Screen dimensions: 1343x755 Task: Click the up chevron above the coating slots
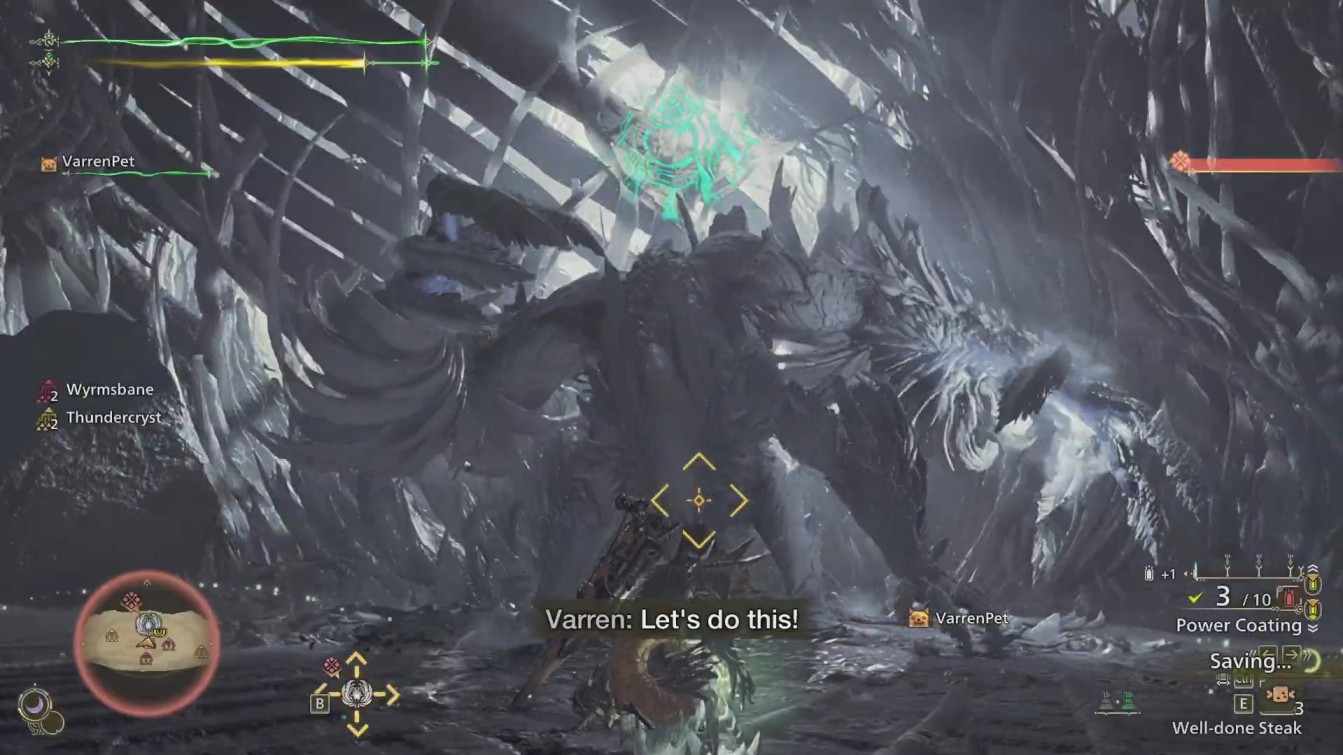coord(1312,567)
